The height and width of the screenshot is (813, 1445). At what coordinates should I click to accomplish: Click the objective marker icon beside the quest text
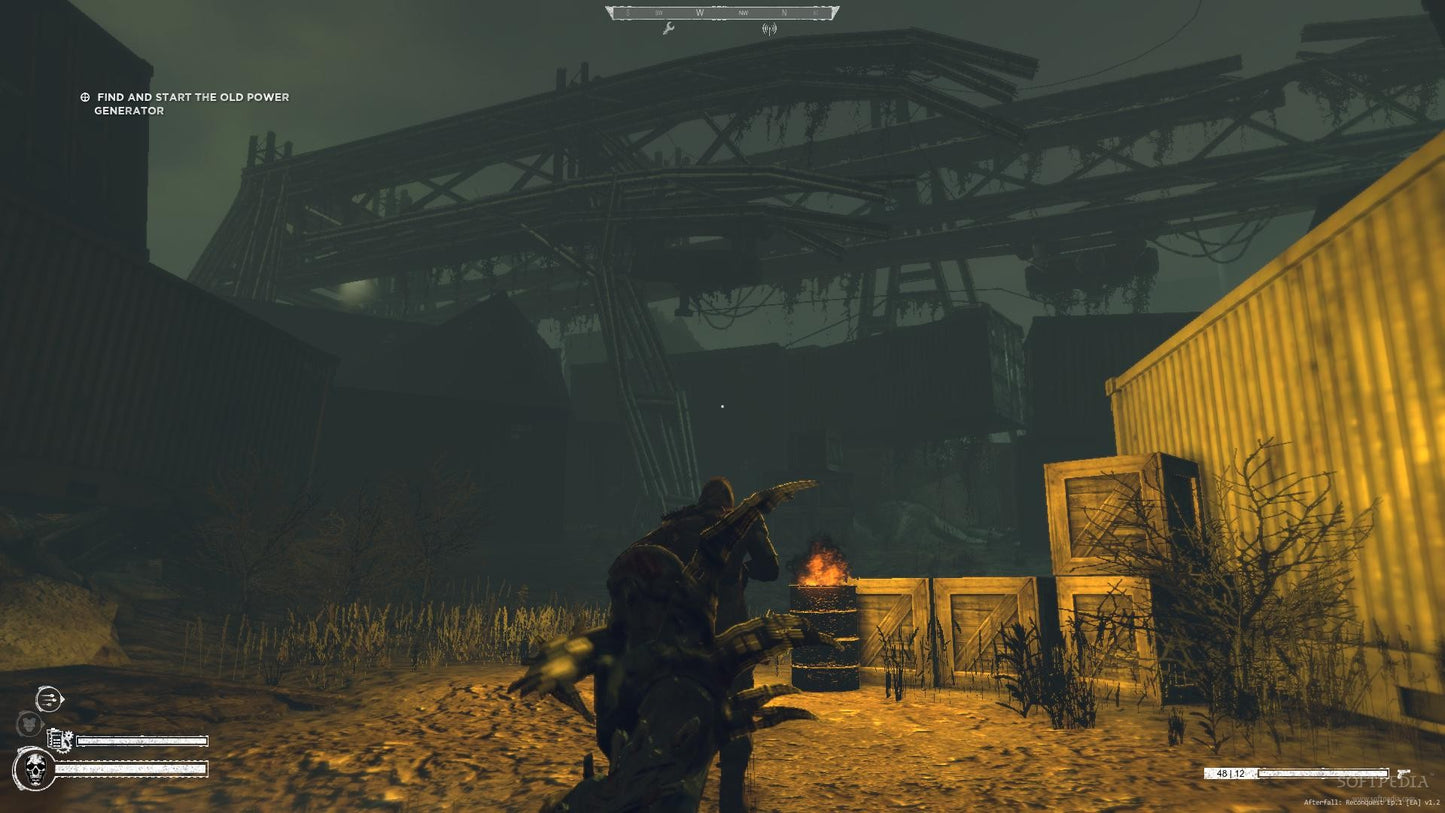point(84,97)
